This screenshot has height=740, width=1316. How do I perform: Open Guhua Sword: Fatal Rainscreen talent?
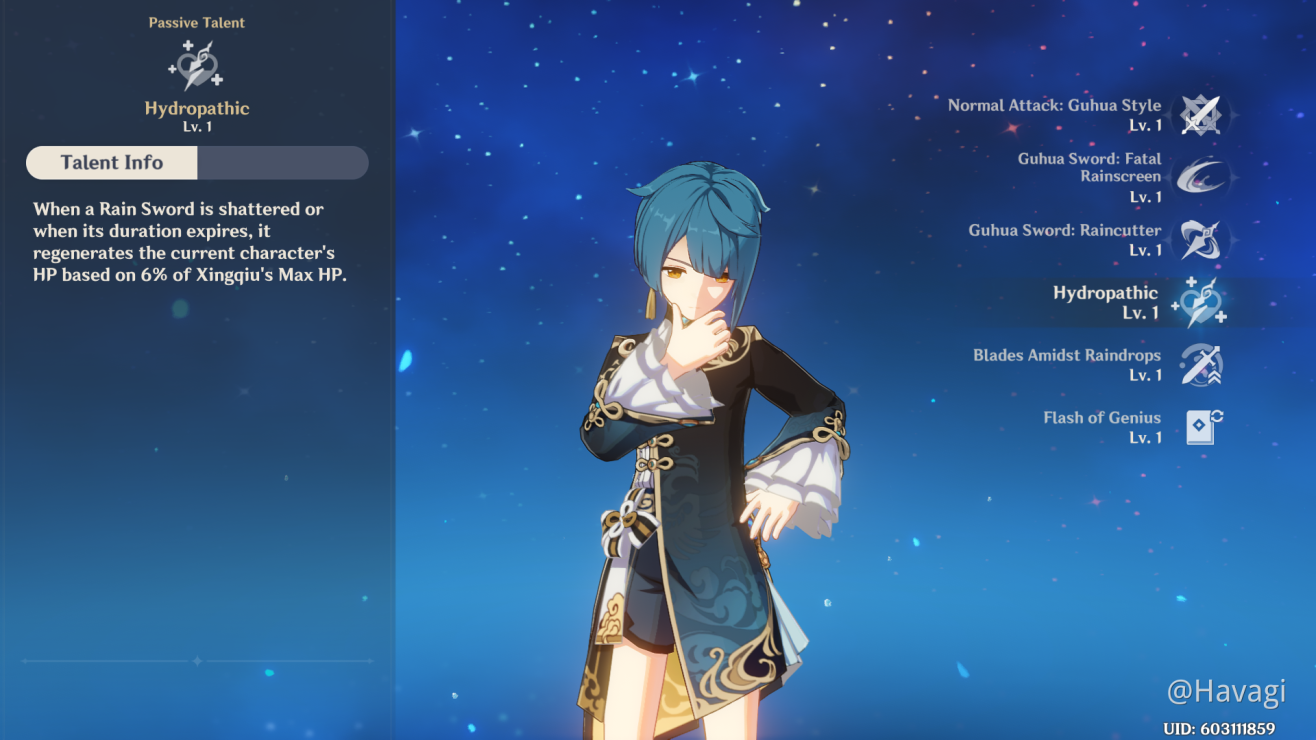coord(1199,177)
